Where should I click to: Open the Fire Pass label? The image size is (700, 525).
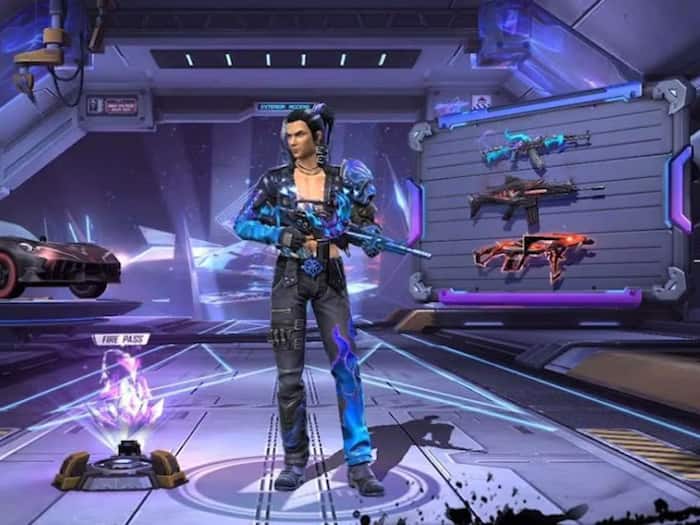tap(122, 339)
